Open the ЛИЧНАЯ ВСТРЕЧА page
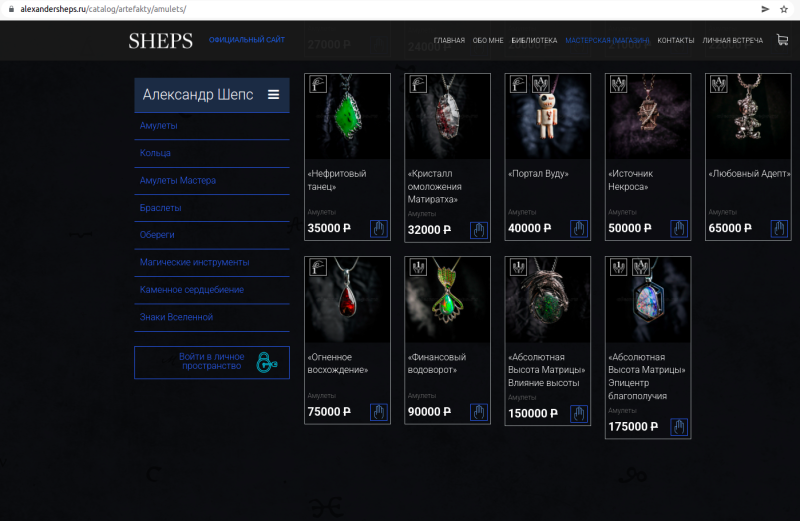 [732, 41]
